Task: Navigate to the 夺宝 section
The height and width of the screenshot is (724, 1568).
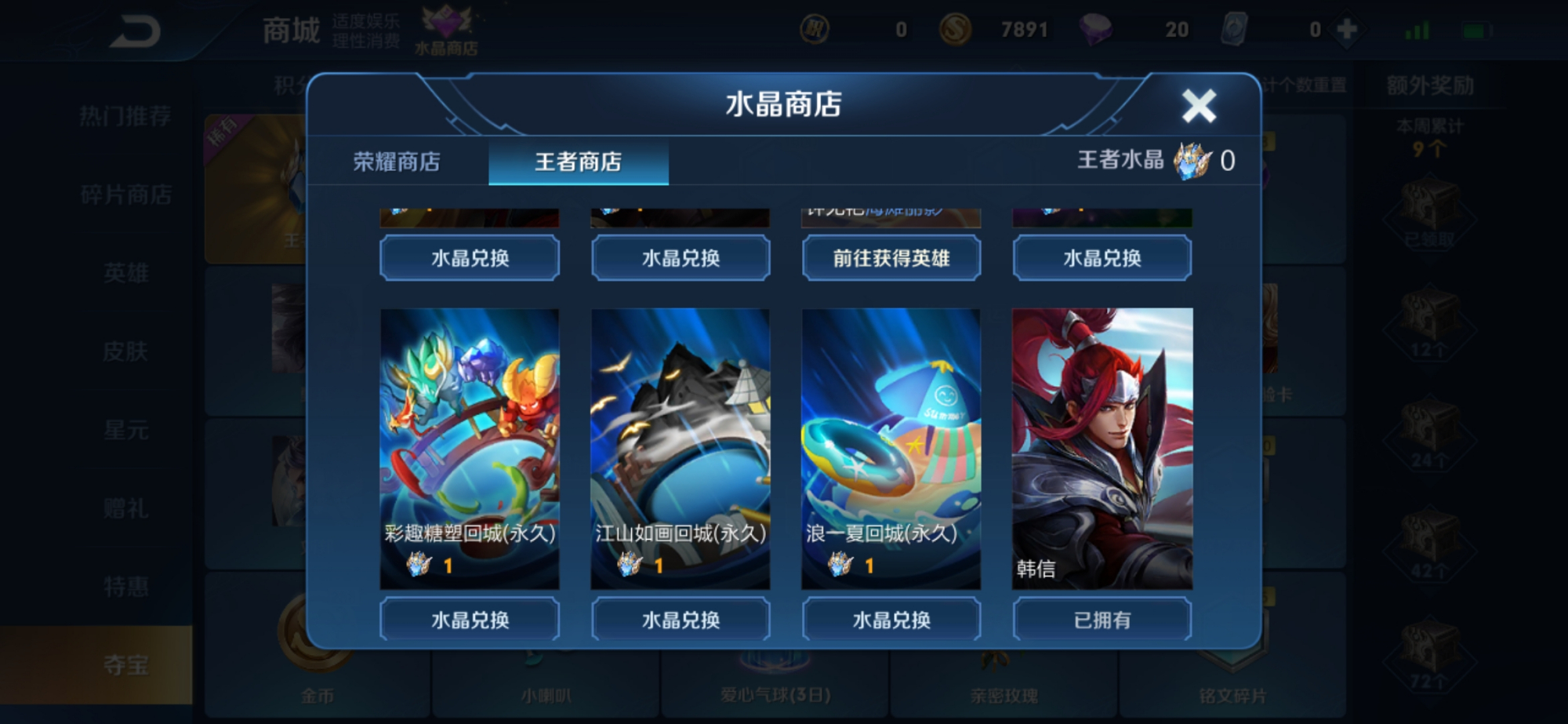Action: click(x=128, y=665)
